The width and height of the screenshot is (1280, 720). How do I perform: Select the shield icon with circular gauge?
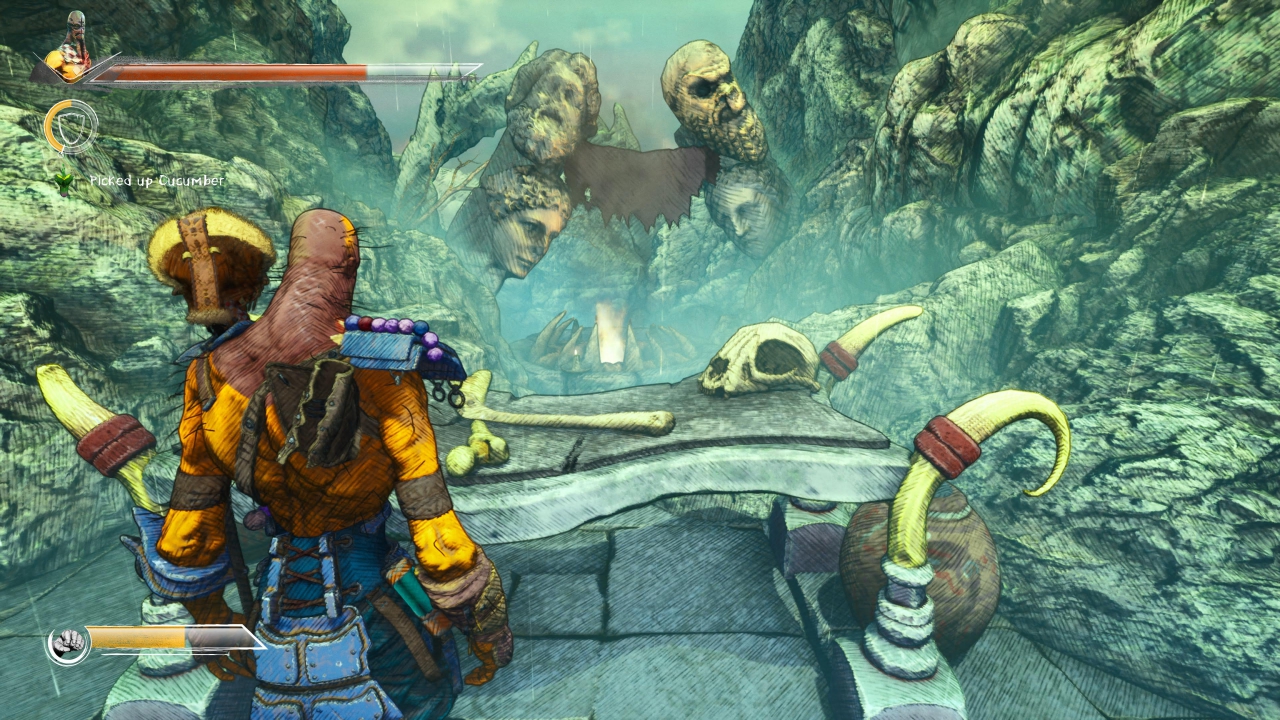pos(71,127)
